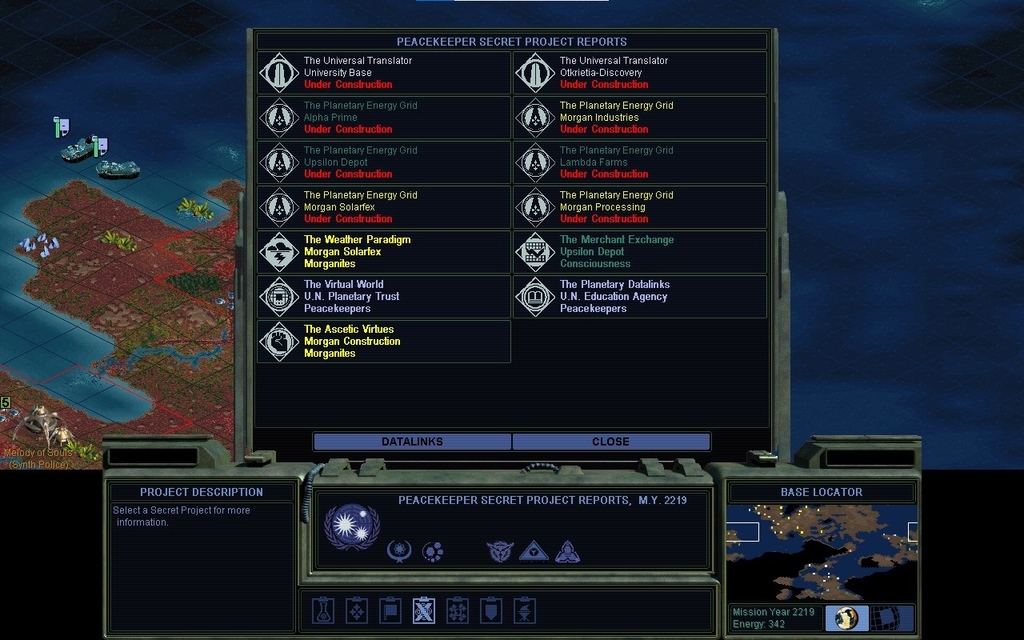Open the Datalinks reference
Viewport: 1024px width, 640px height.
(412, 441)
